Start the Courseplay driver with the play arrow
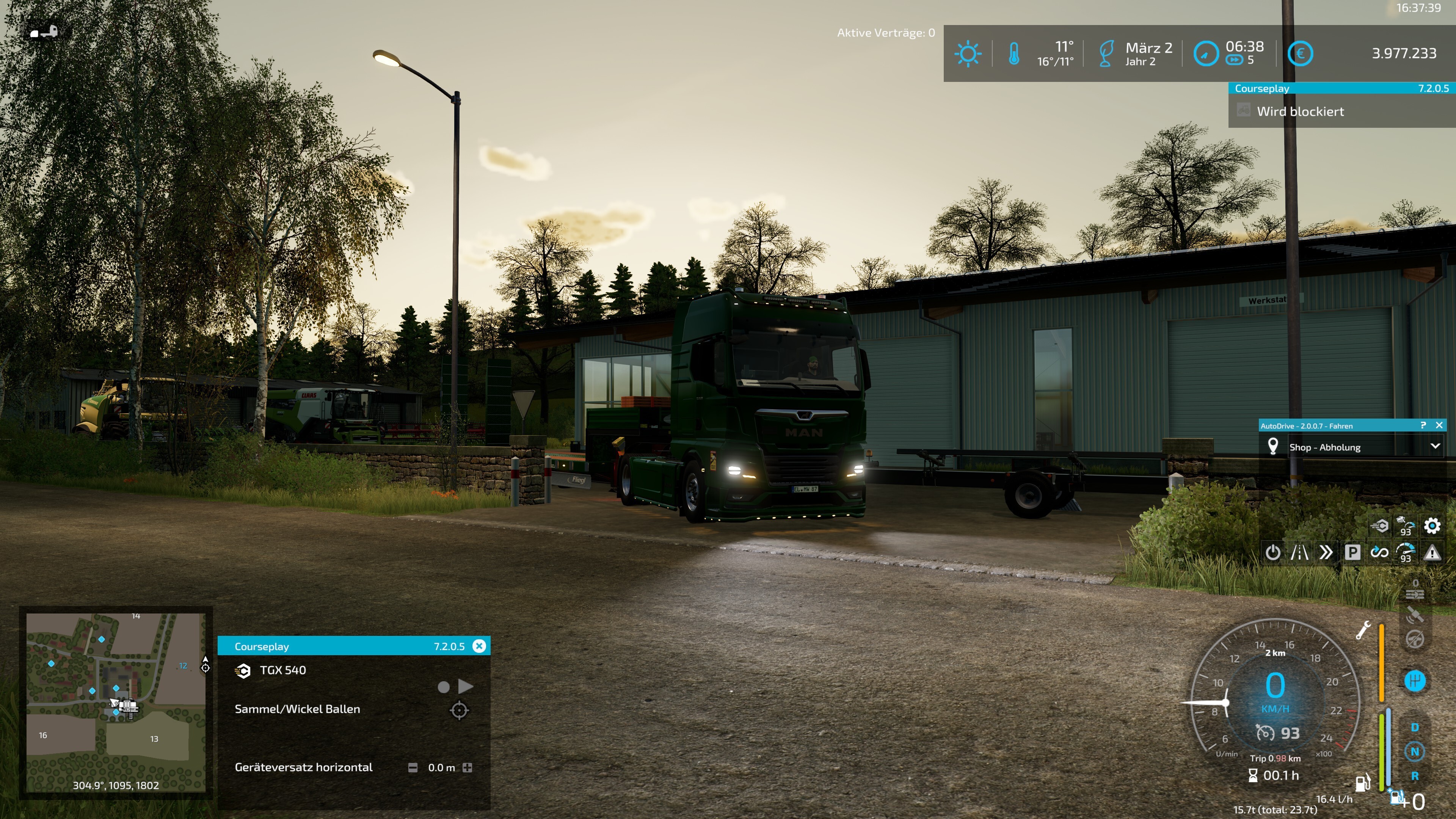This screenshot has height=819, width=1456. 466,686
